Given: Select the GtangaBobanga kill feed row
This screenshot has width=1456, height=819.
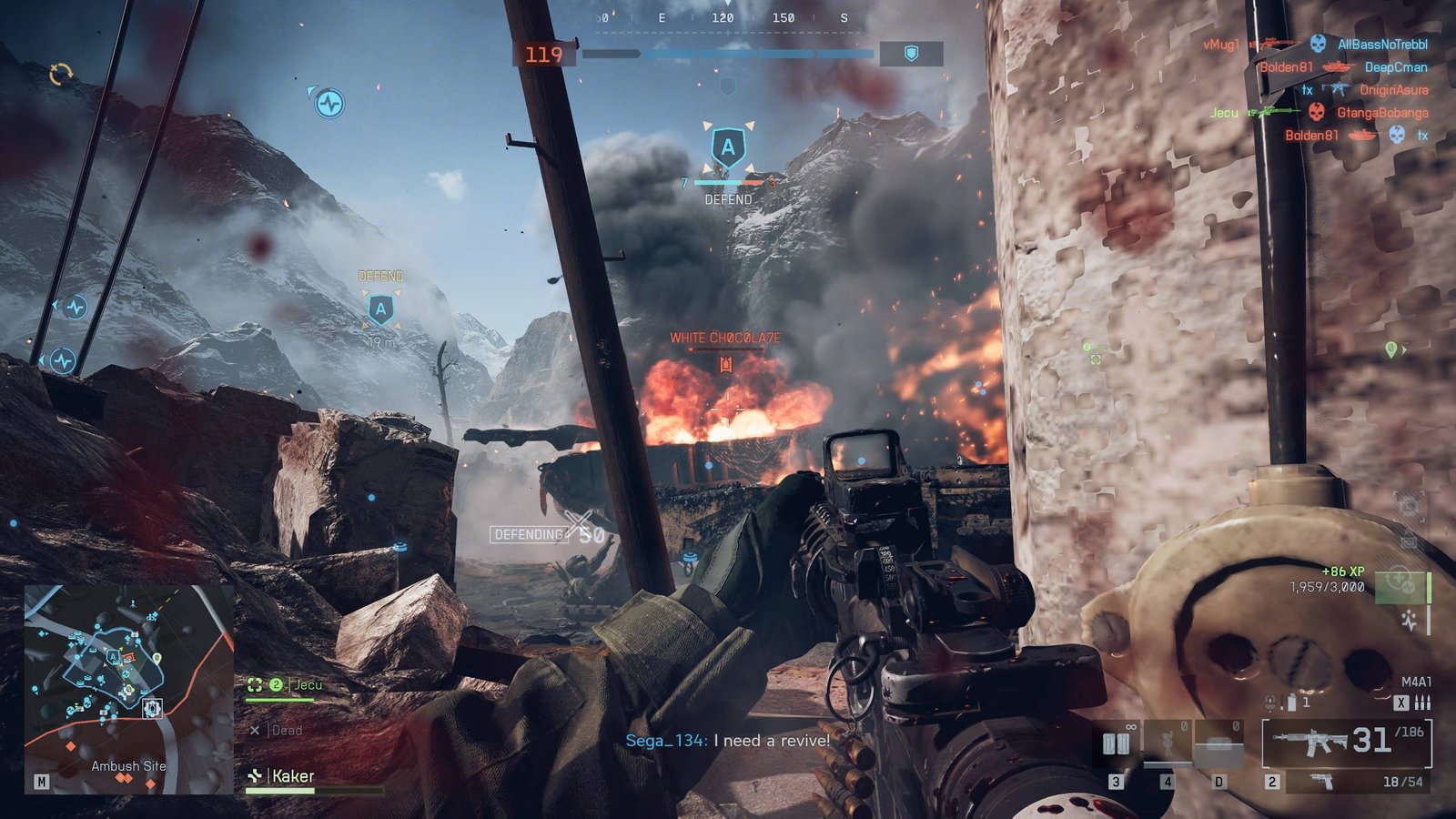Looking at the screenshot, I should tap(1381, 113).
